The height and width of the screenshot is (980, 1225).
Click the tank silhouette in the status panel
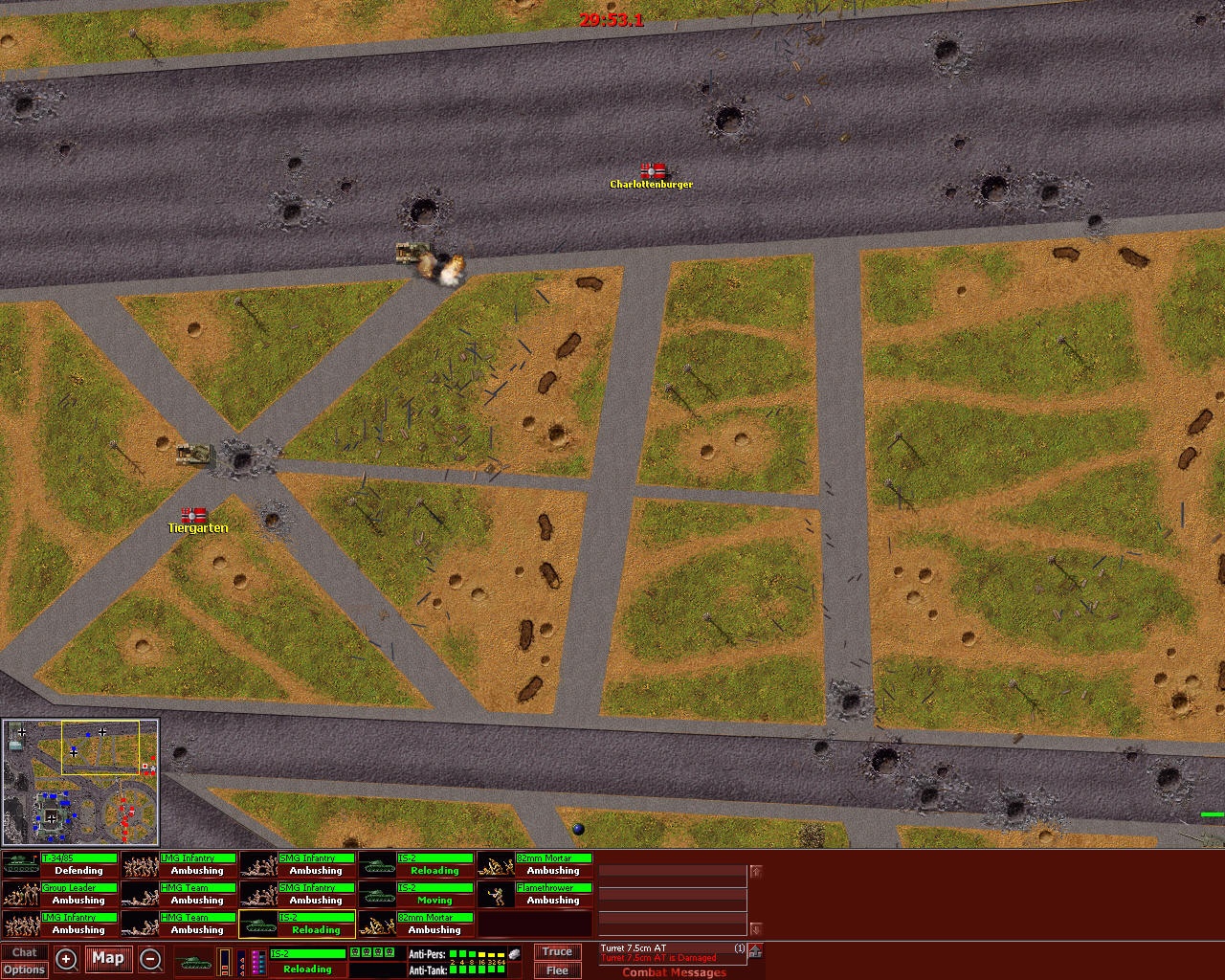(196, 962)
